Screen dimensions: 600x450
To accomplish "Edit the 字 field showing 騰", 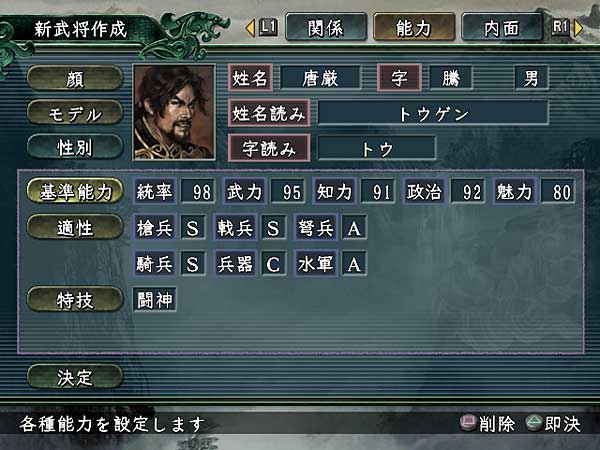I will click(x=463, y=78).
